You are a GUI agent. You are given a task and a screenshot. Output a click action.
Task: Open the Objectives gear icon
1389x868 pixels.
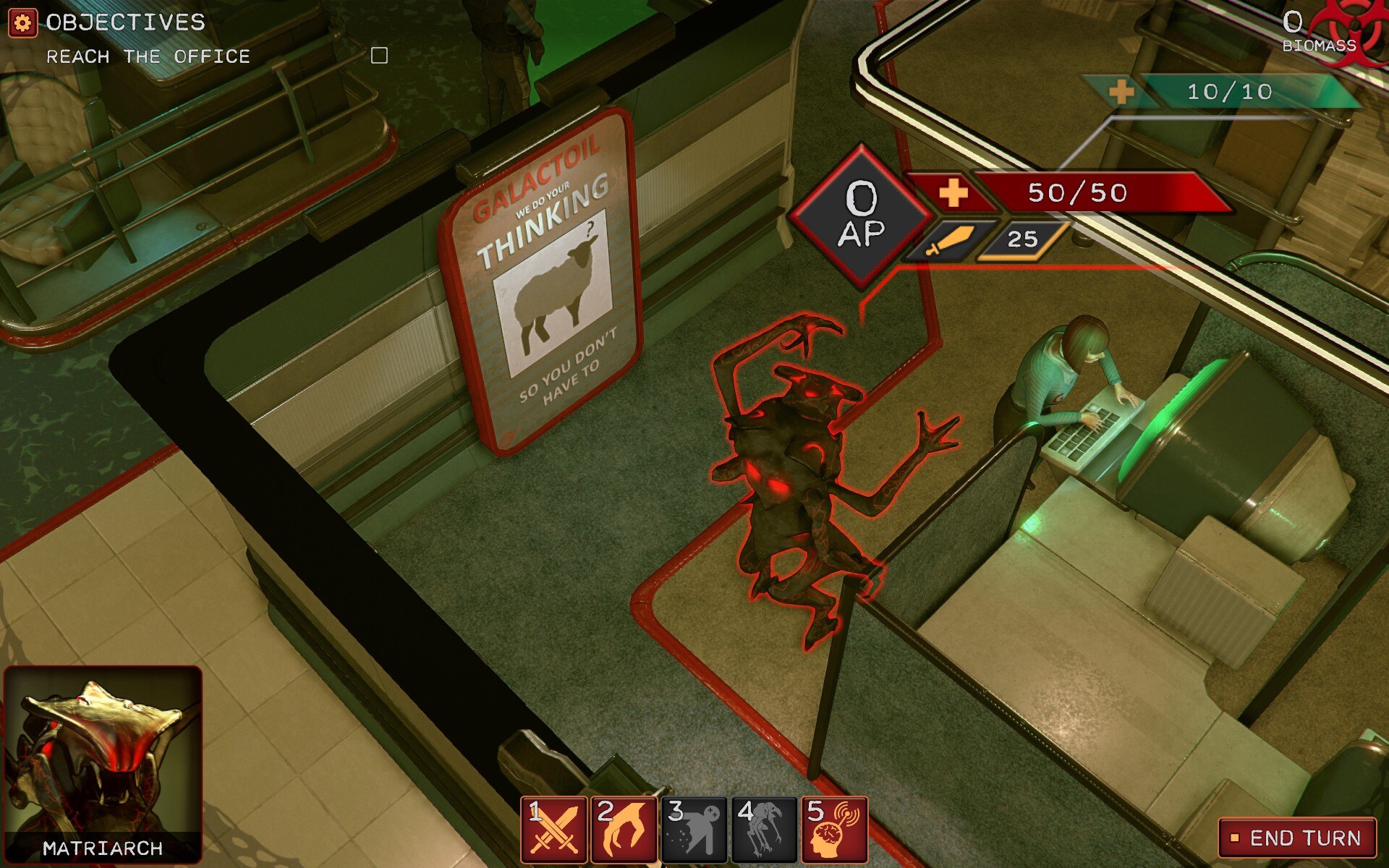point(22,22)
